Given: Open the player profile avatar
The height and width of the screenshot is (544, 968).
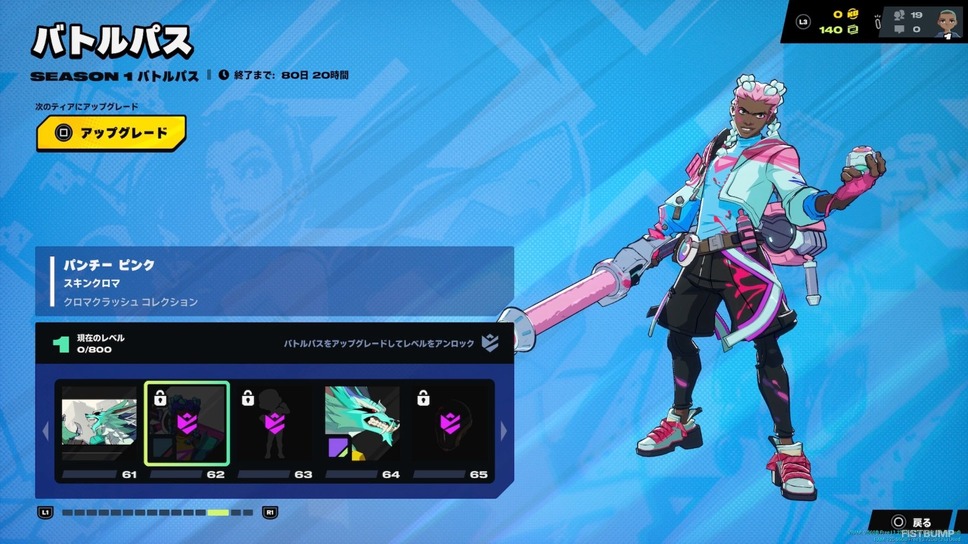Looking at the screenshot, I should pos(947,22).
